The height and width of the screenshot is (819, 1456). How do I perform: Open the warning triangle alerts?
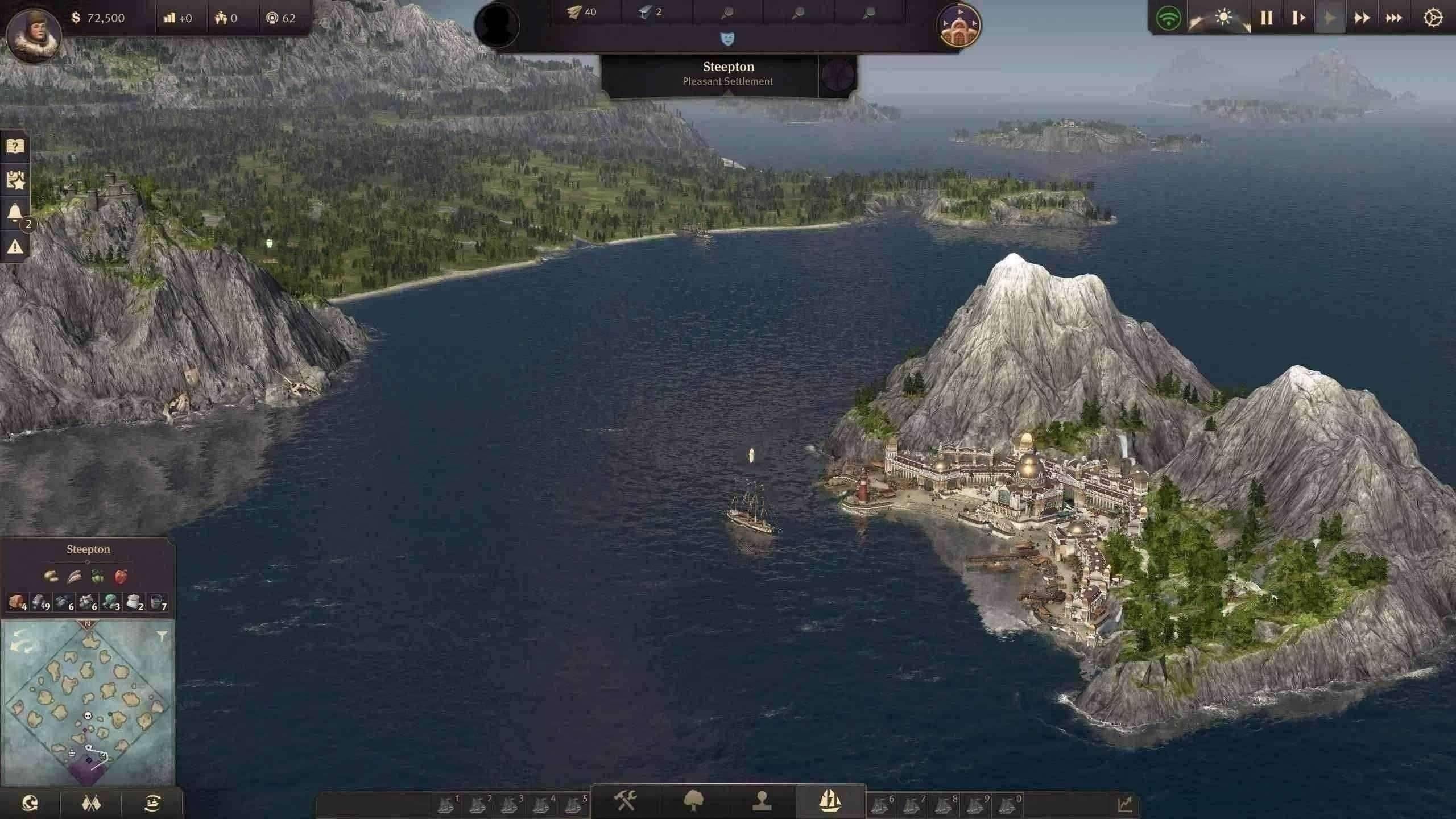[15, 246]
